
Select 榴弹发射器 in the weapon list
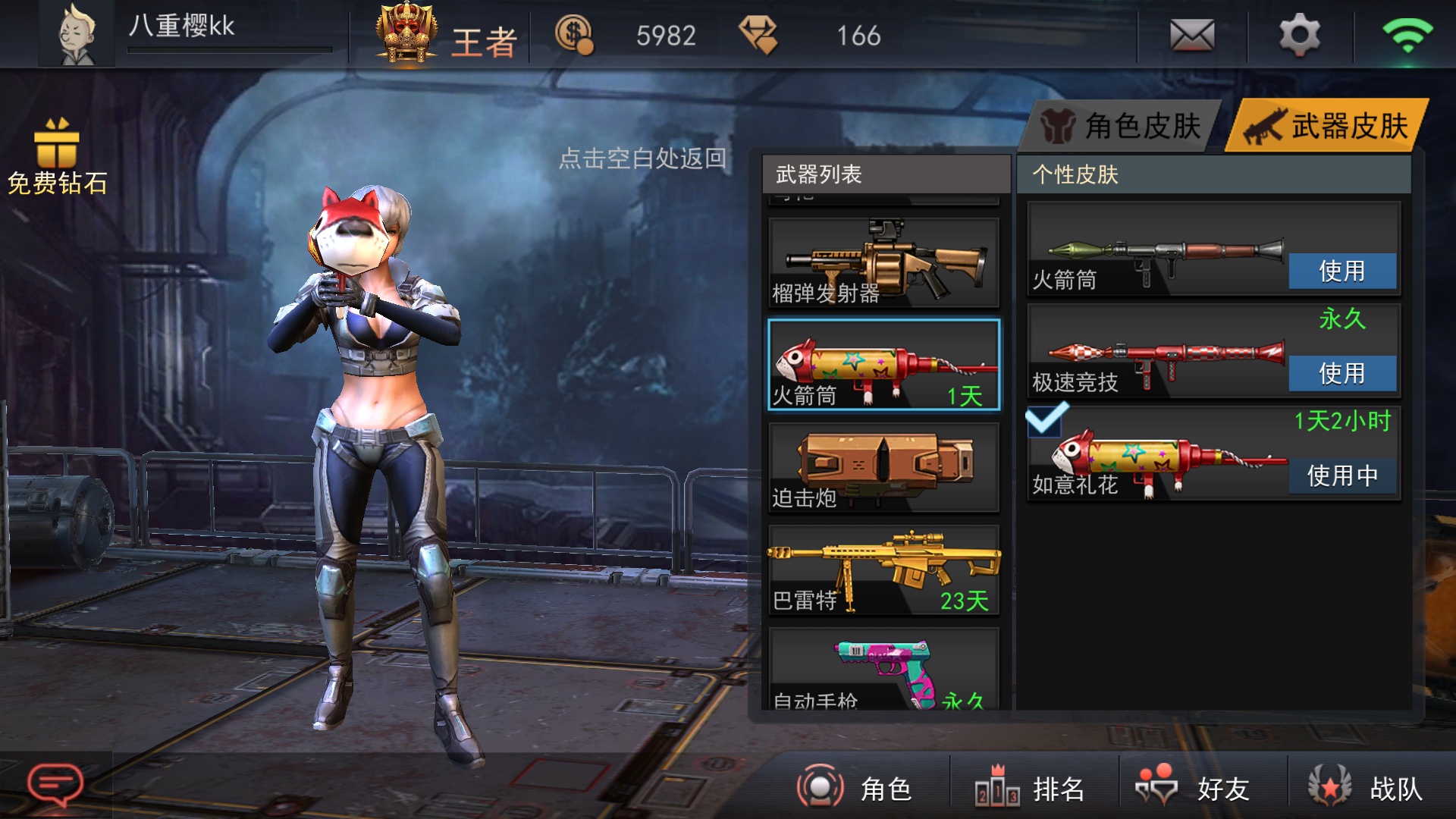click(x=882, y=262)
